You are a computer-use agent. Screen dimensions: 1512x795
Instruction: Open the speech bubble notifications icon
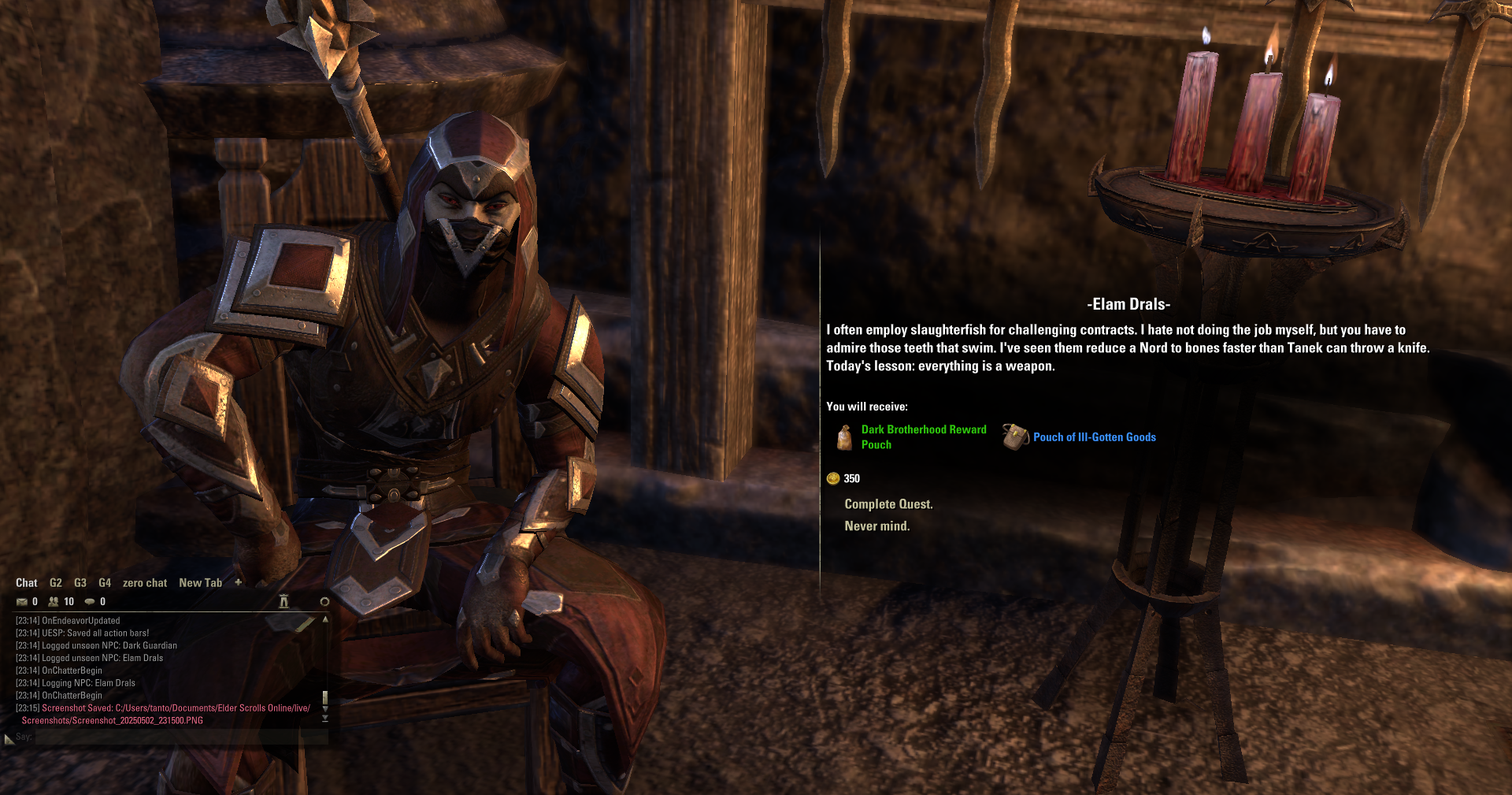[x=90, y=602]
